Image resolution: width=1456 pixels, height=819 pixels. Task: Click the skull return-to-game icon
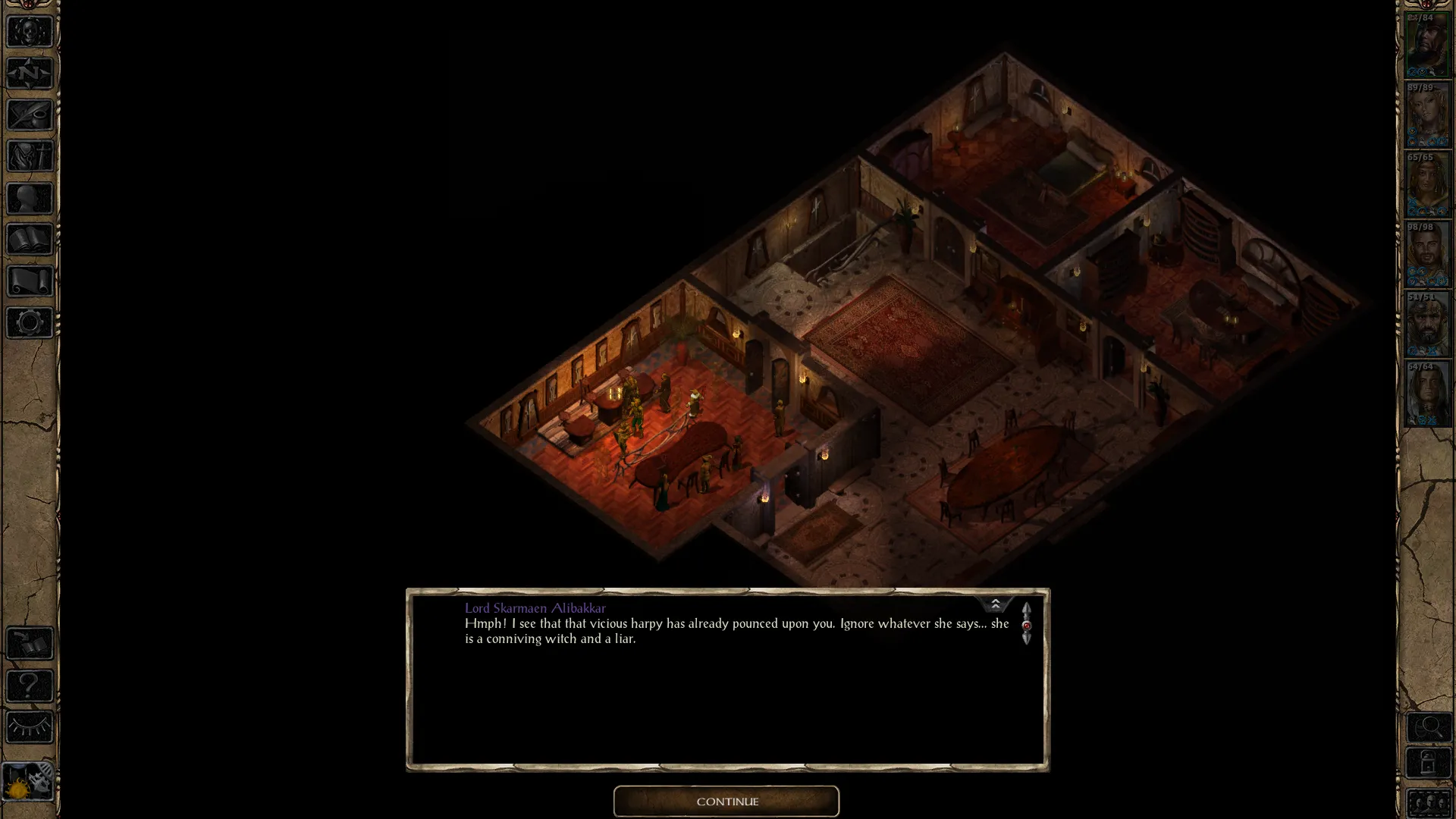30,32
